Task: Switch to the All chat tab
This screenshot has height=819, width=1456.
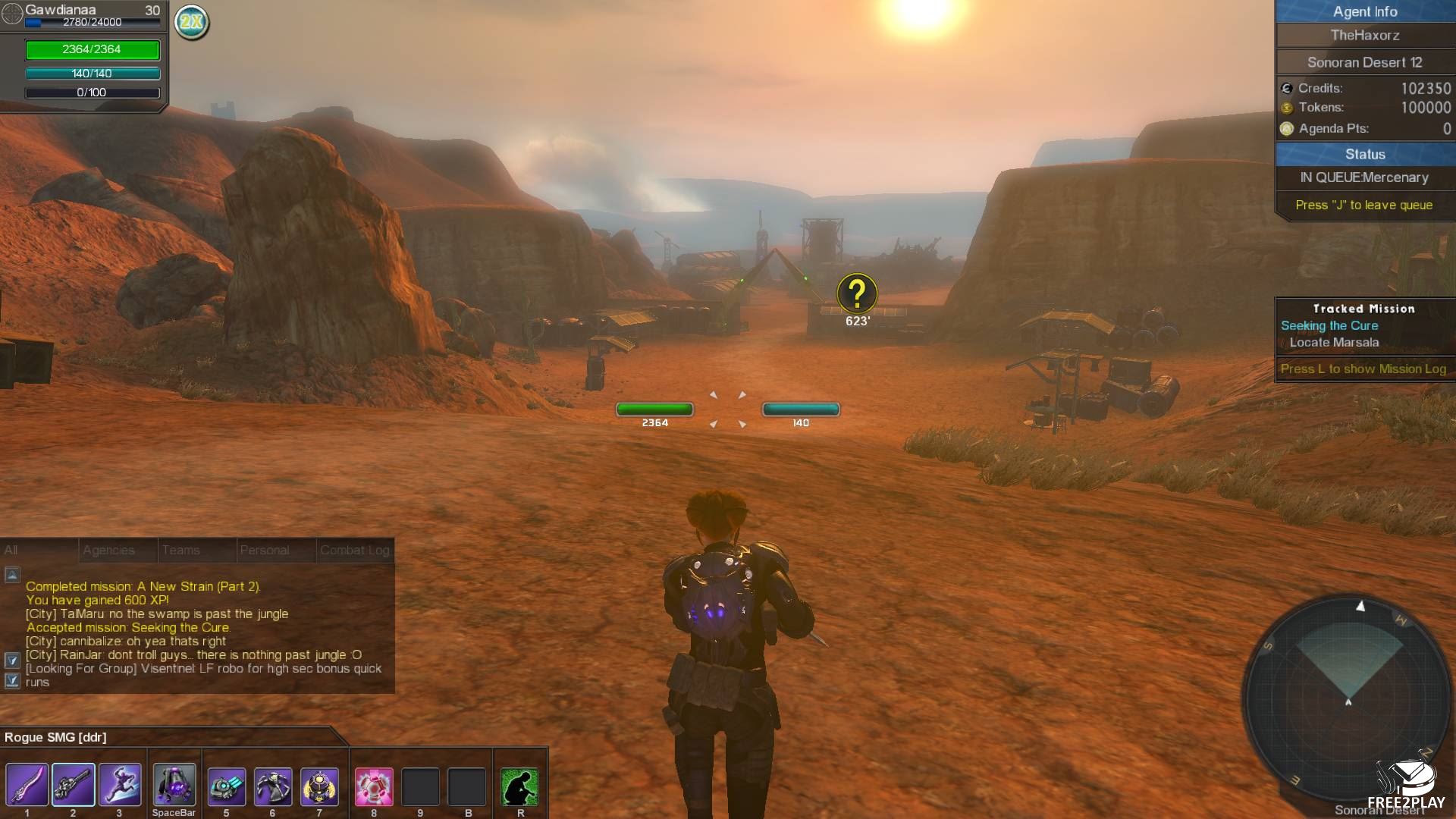Action: 38,550
